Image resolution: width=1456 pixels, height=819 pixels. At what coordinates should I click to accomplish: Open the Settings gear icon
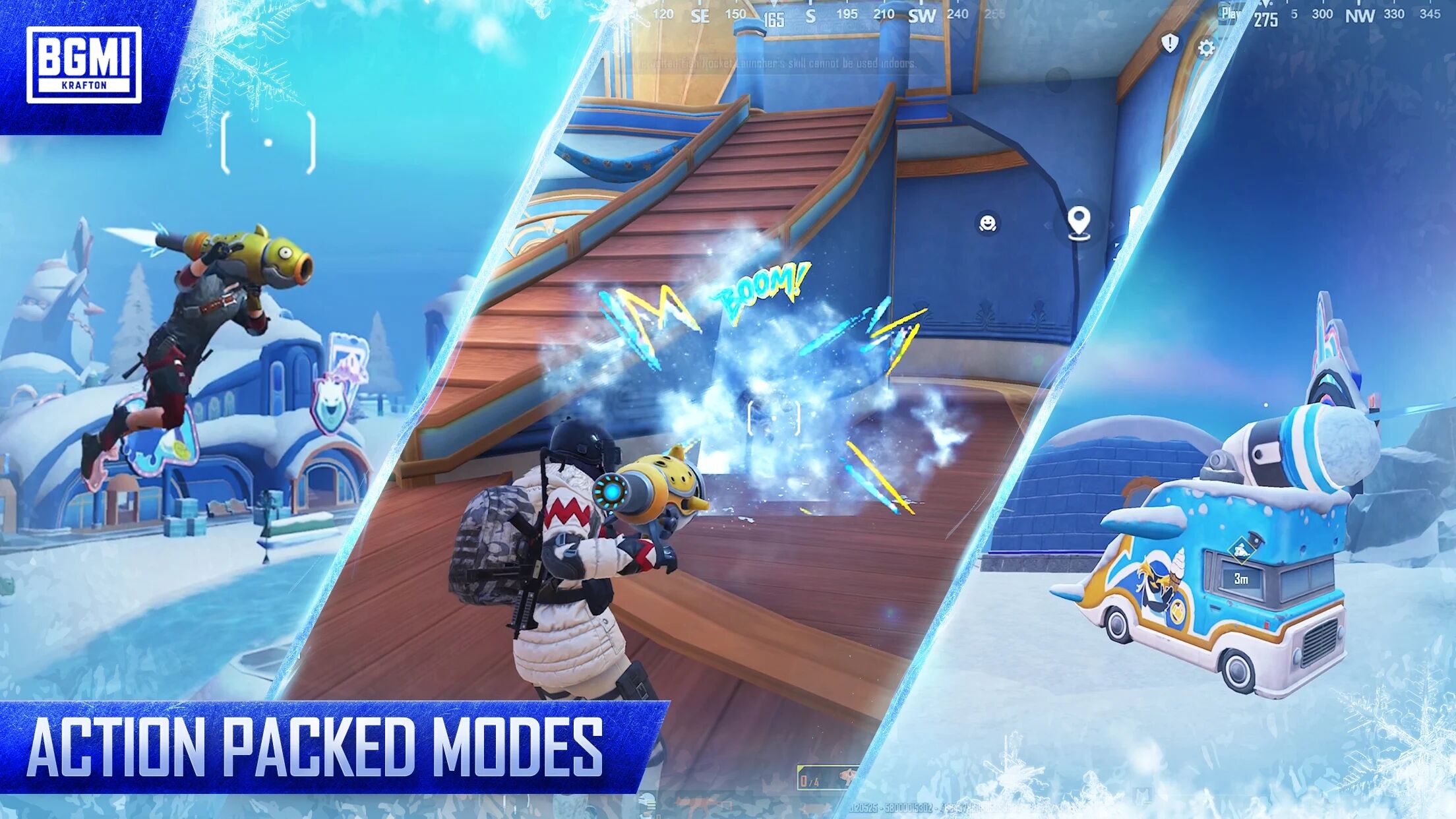pos(1207,48)
